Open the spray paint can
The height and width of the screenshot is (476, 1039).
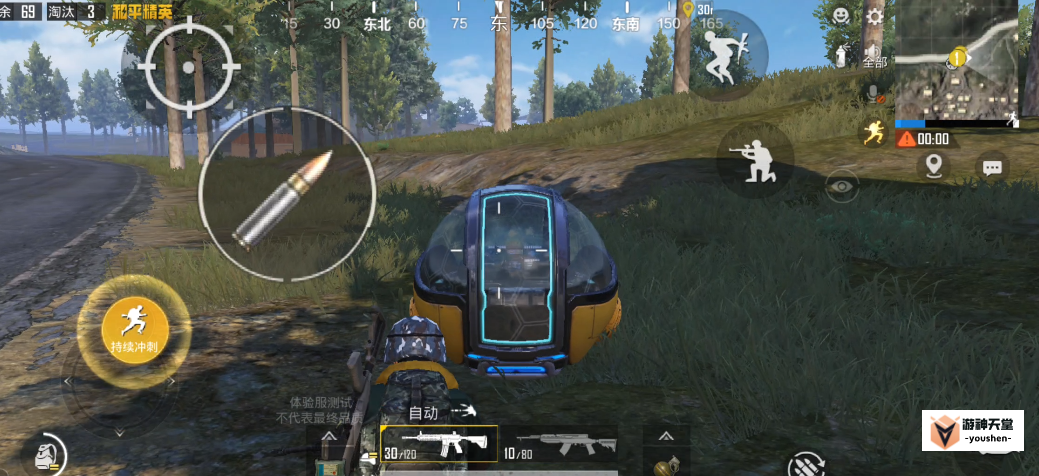point(841,56)
